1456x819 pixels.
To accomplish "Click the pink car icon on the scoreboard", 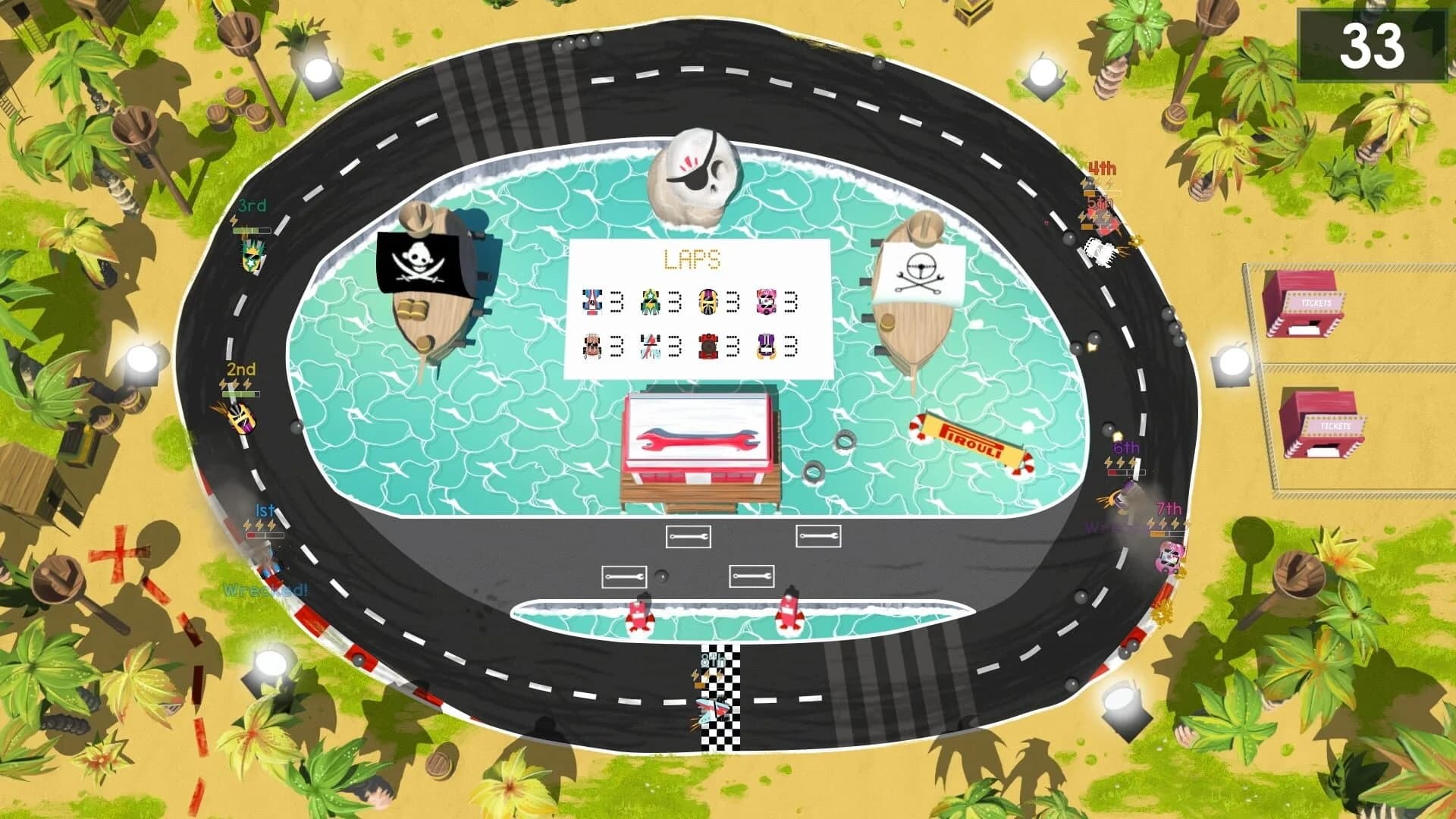I will pos(765,300).
